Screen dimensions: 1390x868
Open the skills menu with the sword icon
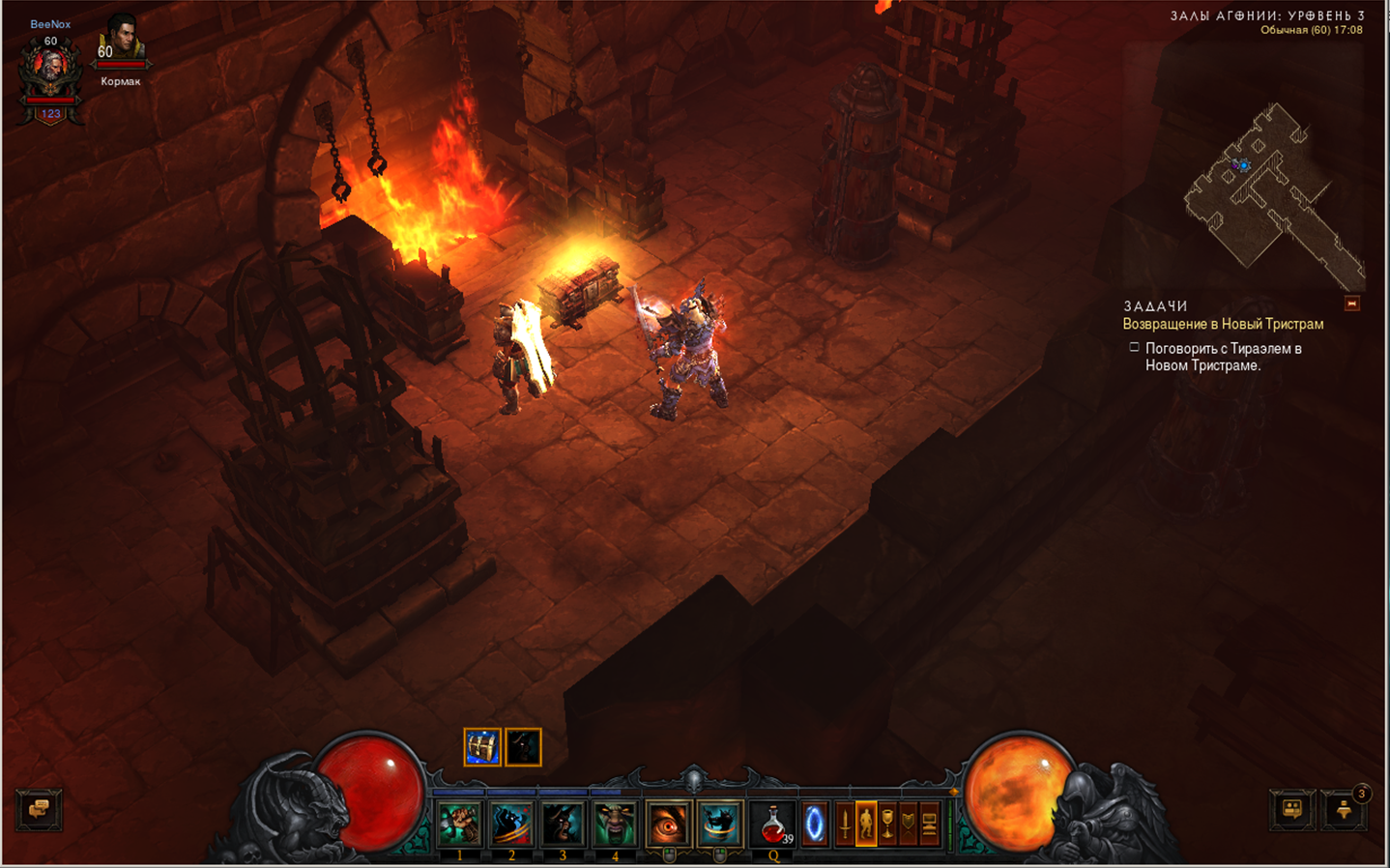click(844, 825)
